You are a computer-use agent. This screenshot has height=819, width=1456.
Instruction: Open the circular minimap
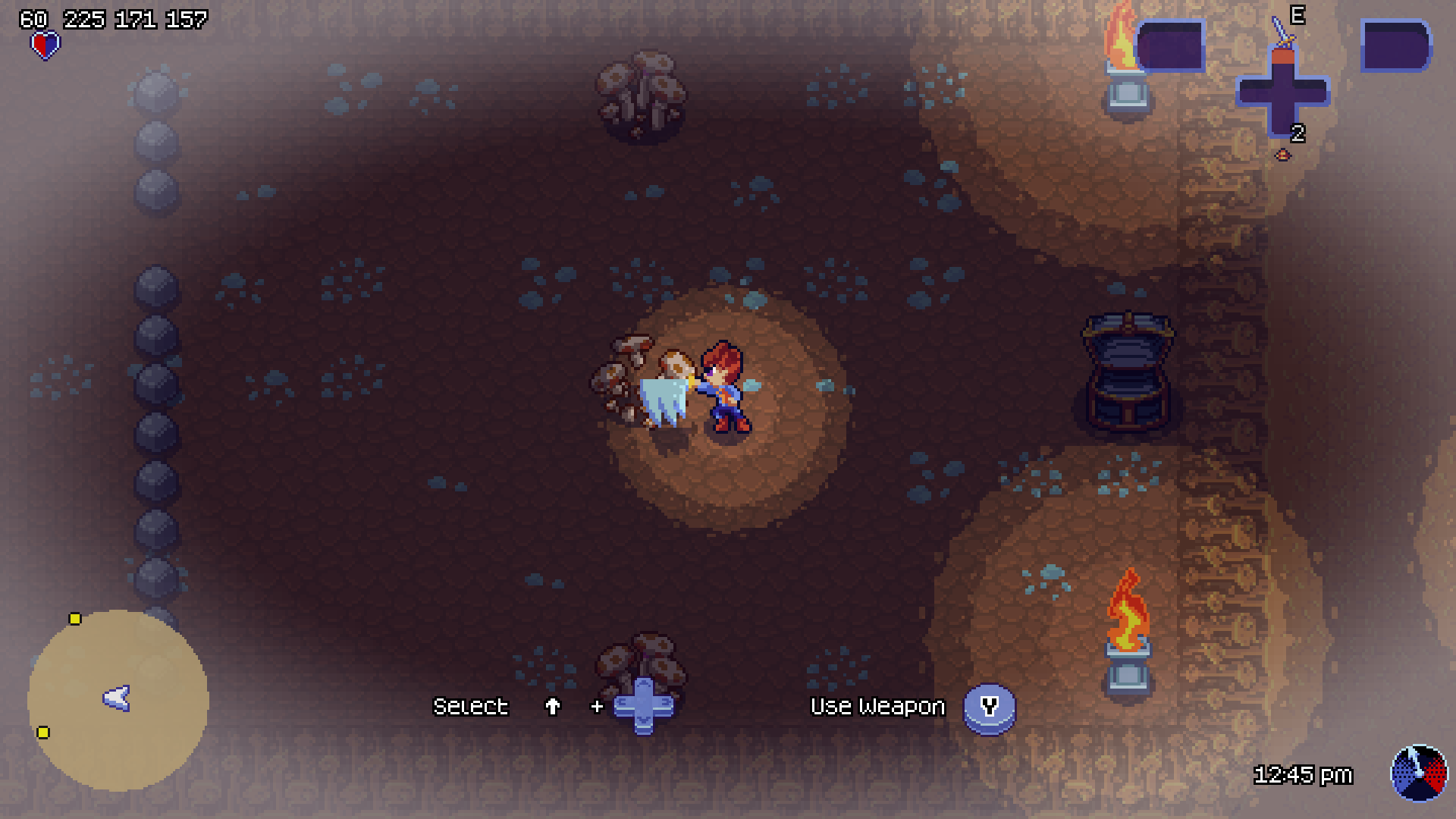pyautogui.click(x=118, y=700)
